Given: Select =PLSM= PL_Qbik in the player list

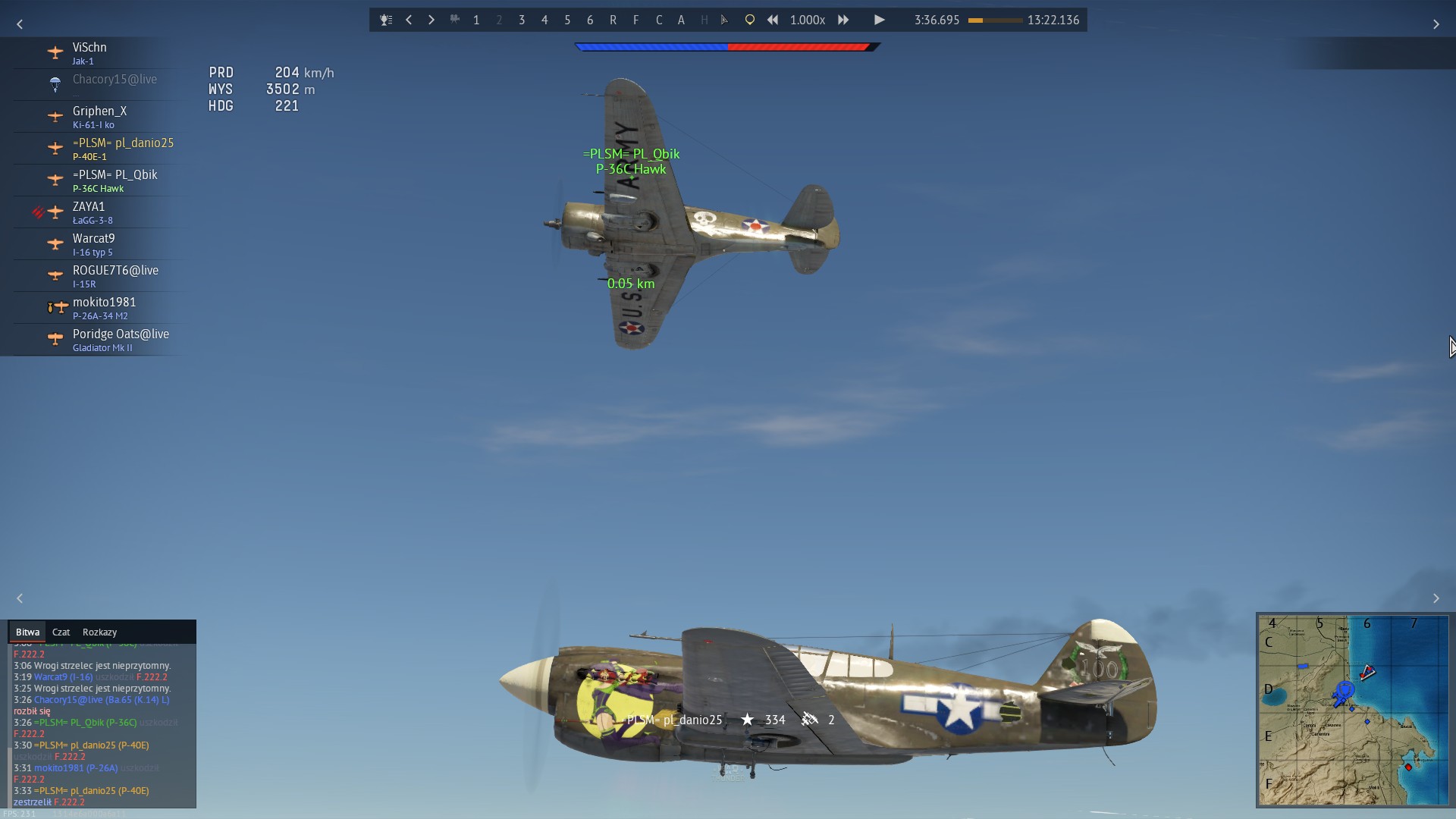Looking at the screenshot, I should (115, 180).
